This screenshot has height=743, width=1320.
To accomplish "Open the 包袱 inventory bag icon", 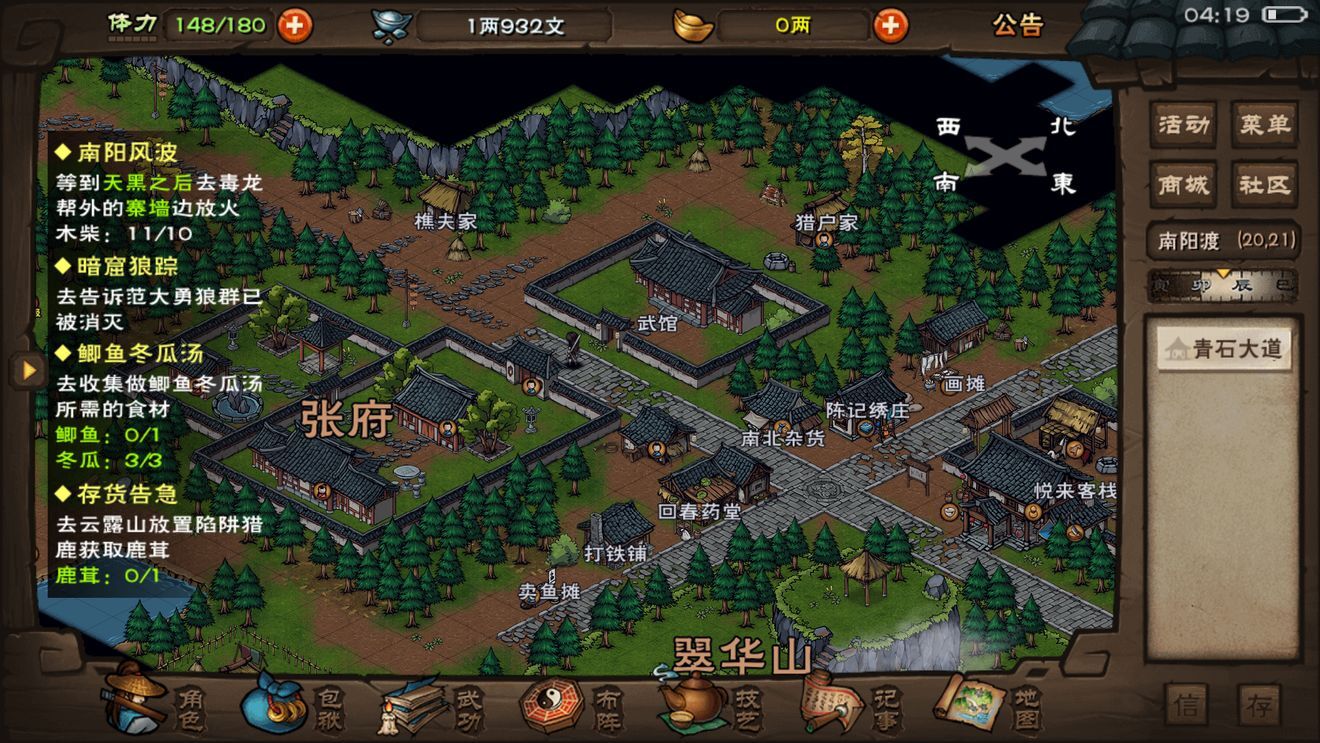I will coord(275,710).
